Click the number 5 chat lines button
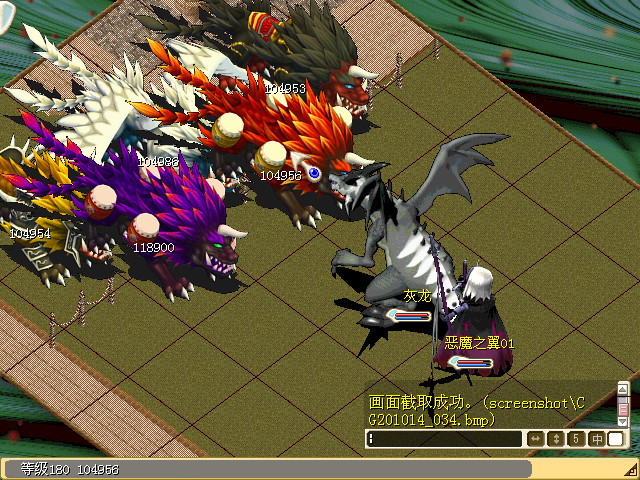The height and width of the screenshot is (480, 640). [576, 439]
